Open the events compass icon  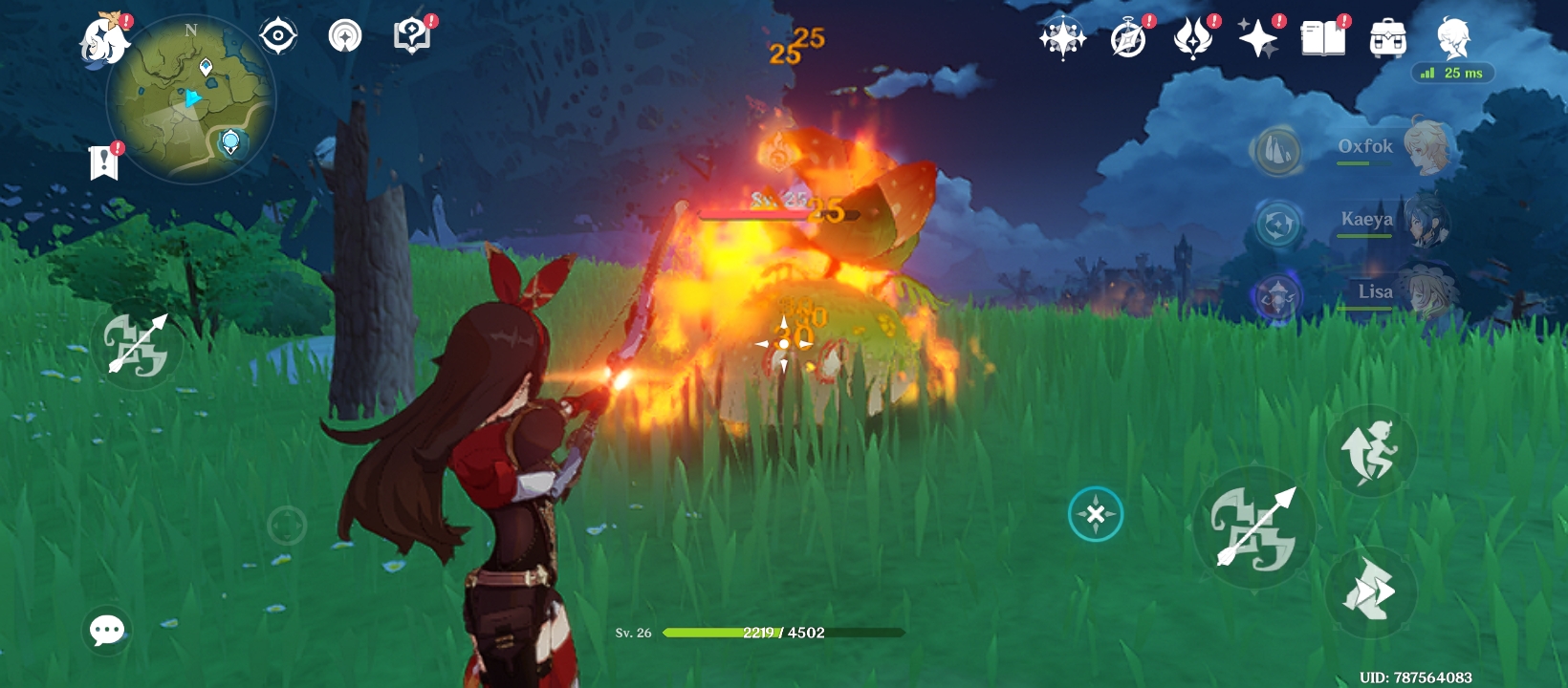pos(1128,39)
